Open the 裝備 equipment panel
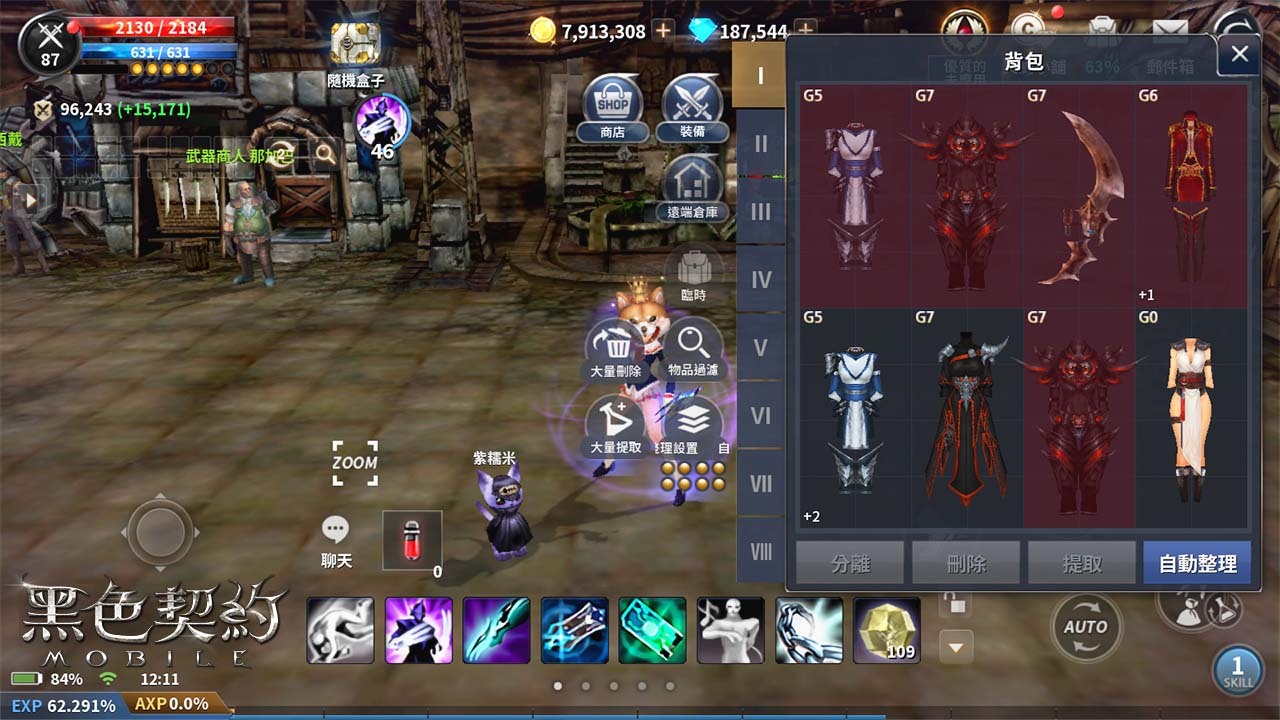 (x=692, y=106)
